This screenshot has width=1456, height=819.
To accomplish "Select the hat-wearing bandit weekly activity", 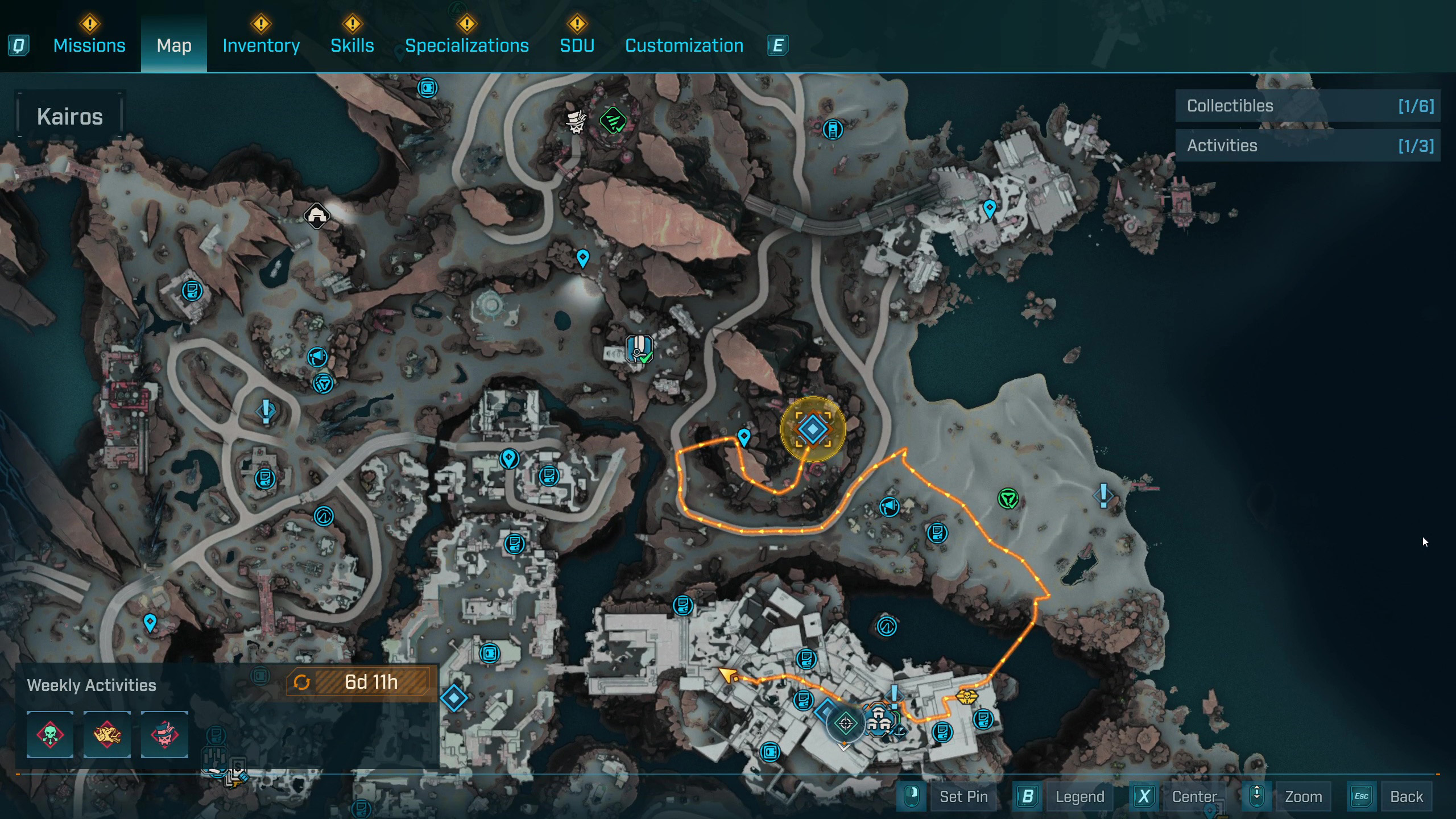I will pyautogui.click(x=164, y=735).
